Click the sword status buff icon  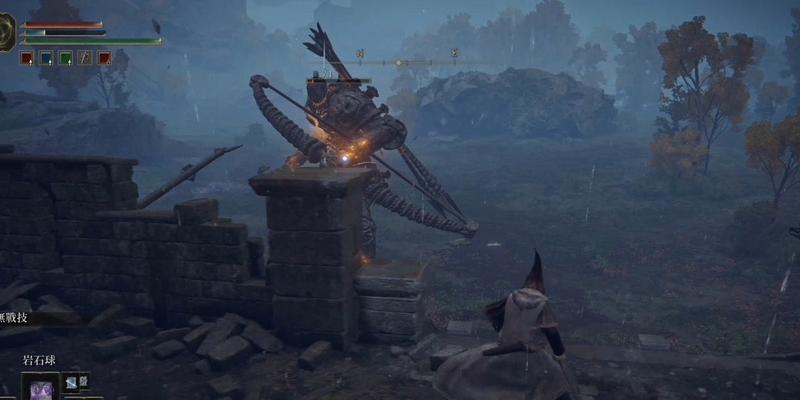(85, 58)
